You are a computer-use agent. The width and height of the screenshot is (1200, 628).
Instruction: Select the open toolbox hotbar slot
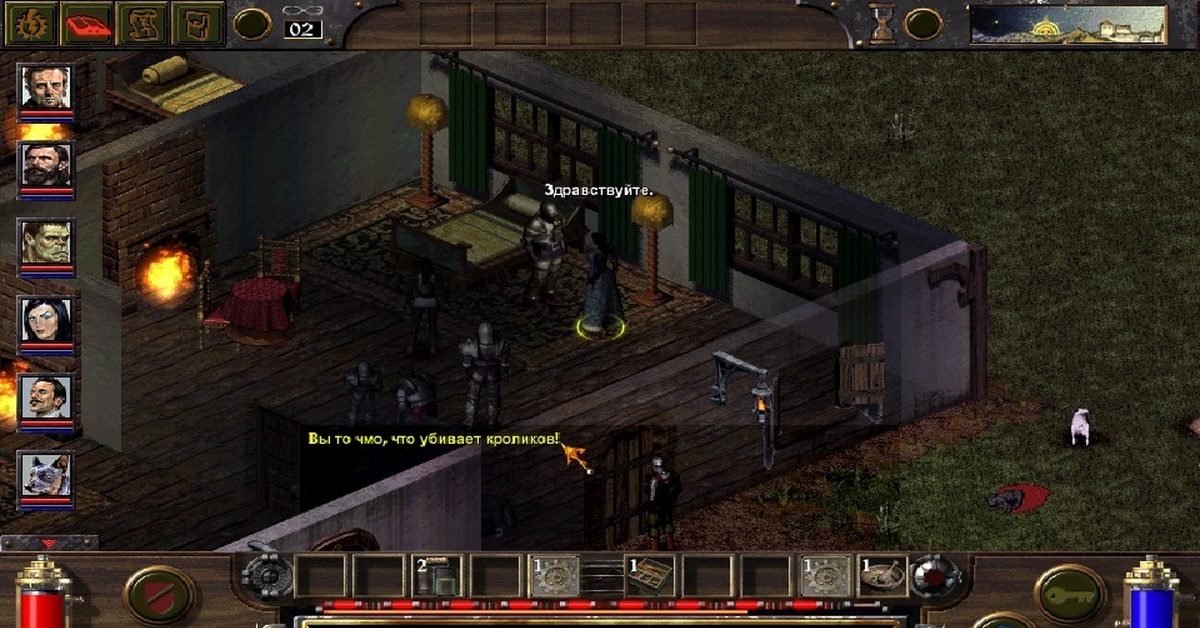point(649,577)
